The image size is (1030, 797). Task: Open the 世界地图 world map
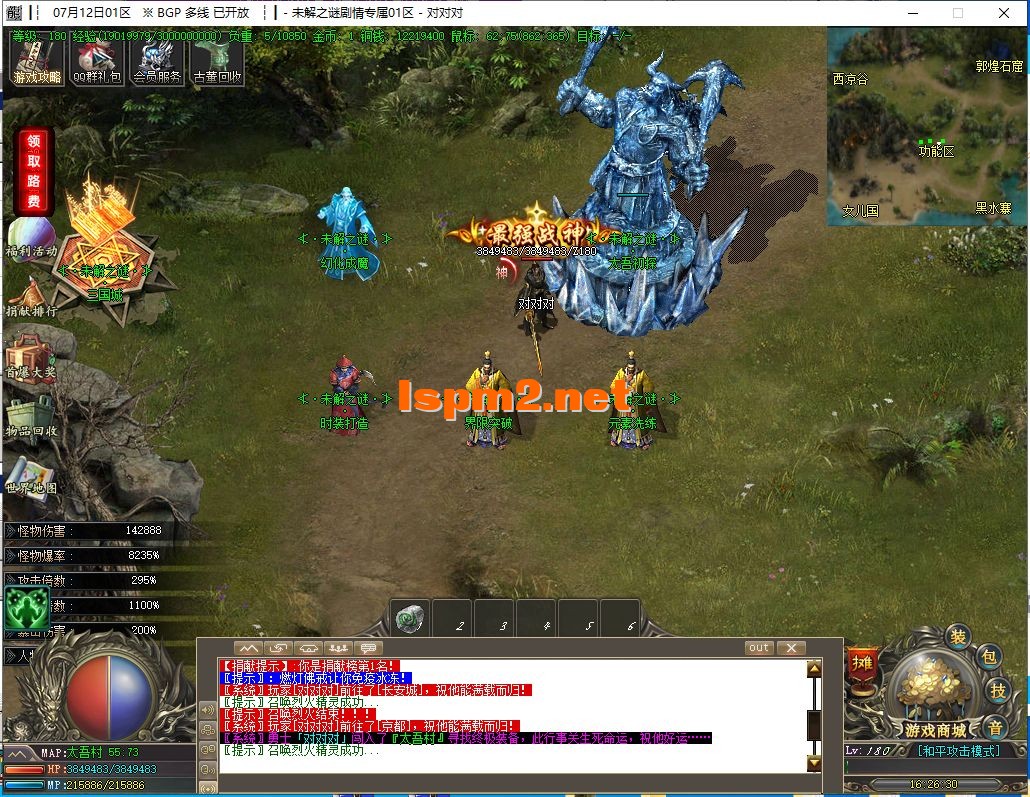click(30, 475)
